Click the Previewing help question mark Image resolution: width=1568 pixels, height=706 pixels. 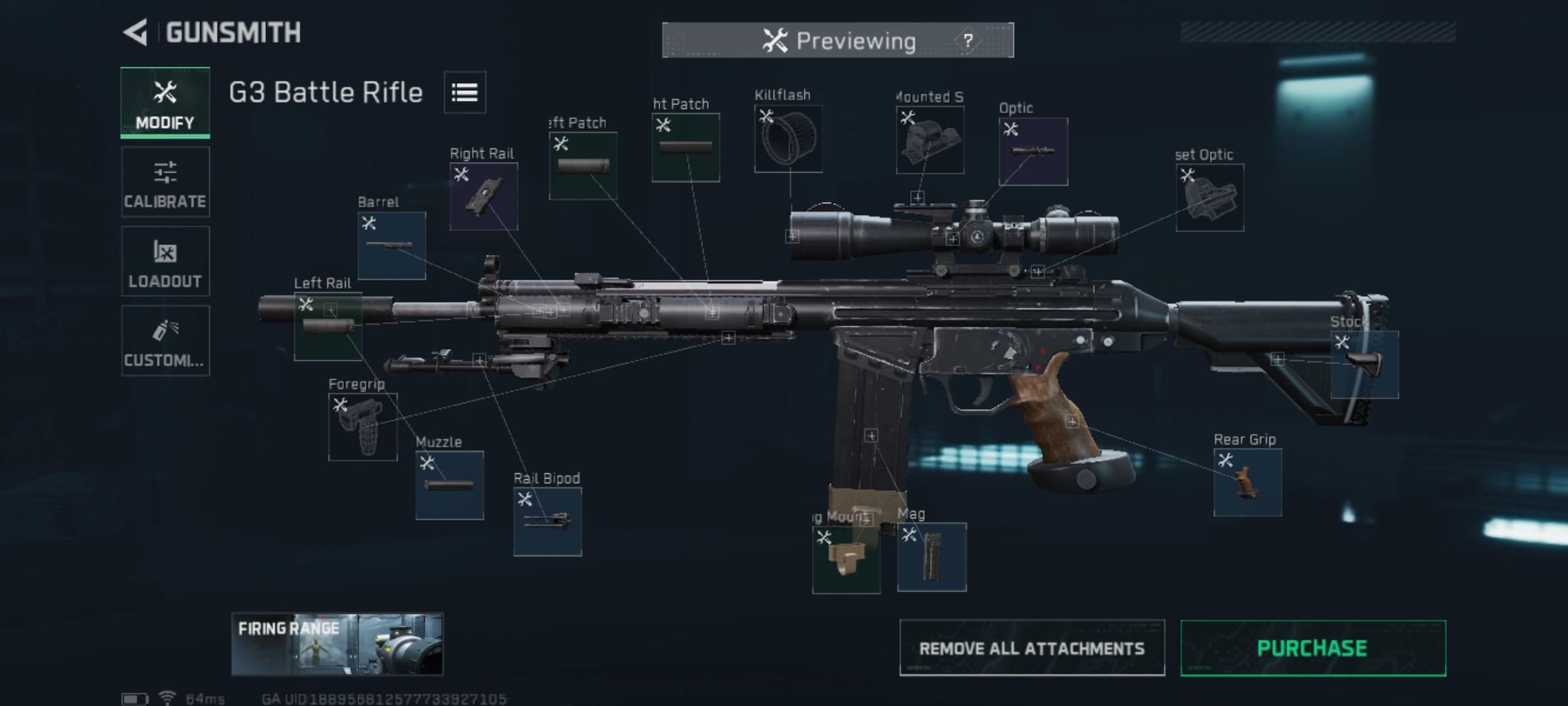click(x=968, y=41)
